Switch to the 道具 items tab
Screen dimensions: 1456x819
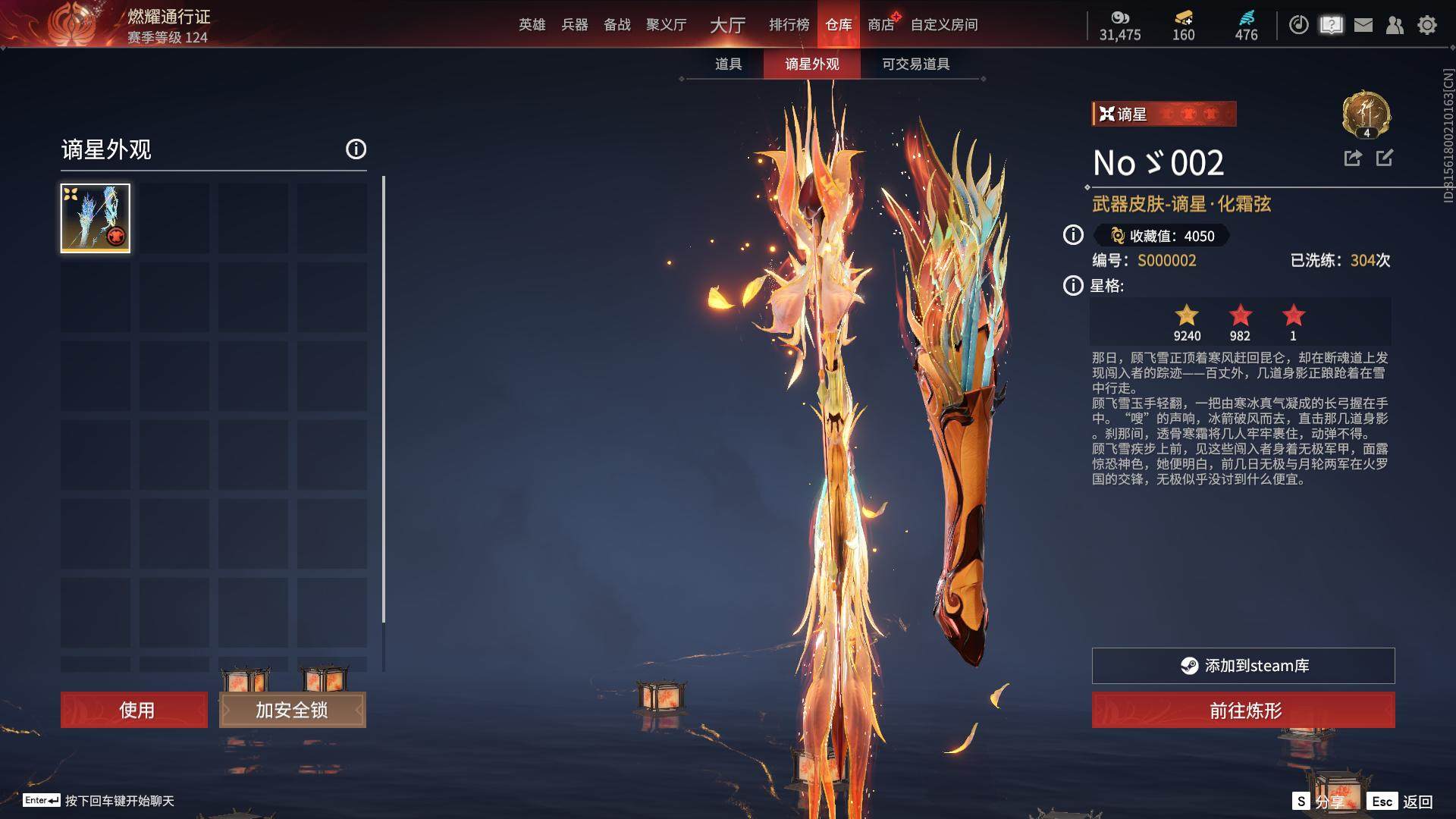coord(728,64)
